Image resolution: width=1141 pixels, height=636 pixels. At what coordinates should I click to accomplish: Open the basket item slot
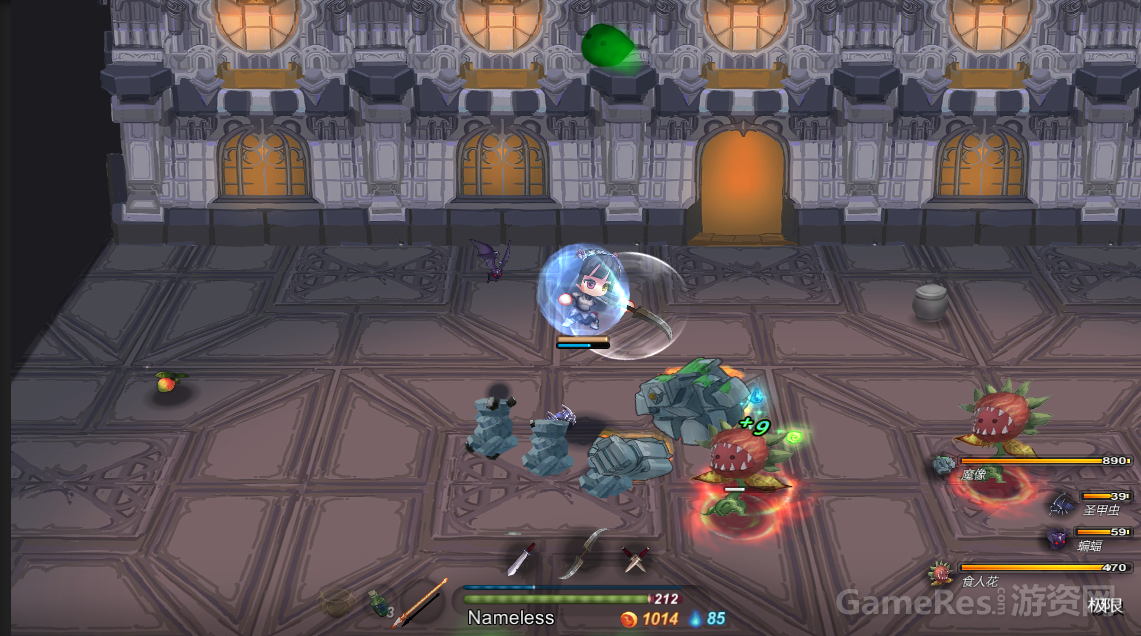pos(338,602)
